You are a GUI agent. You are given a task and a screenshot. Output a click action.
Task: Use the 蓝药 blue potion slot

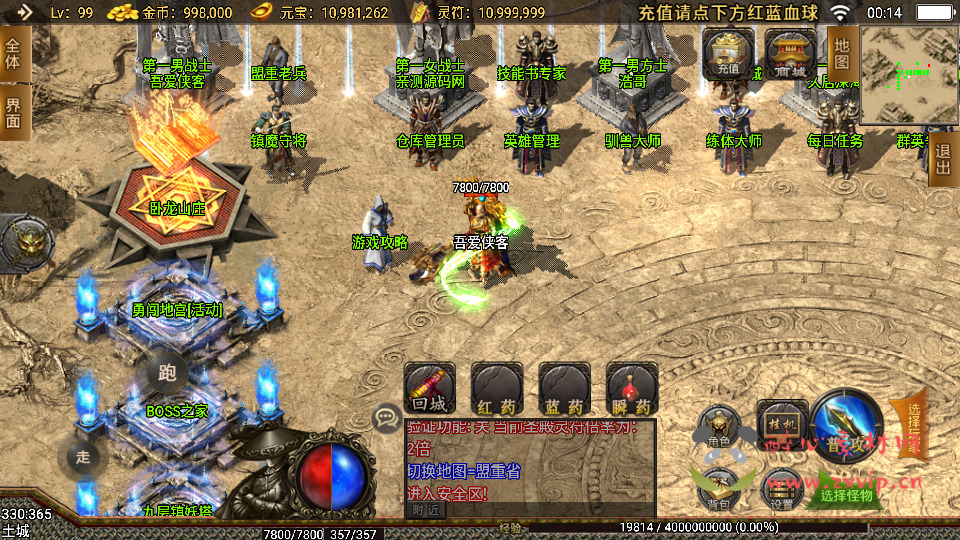(x=564, y=388)
